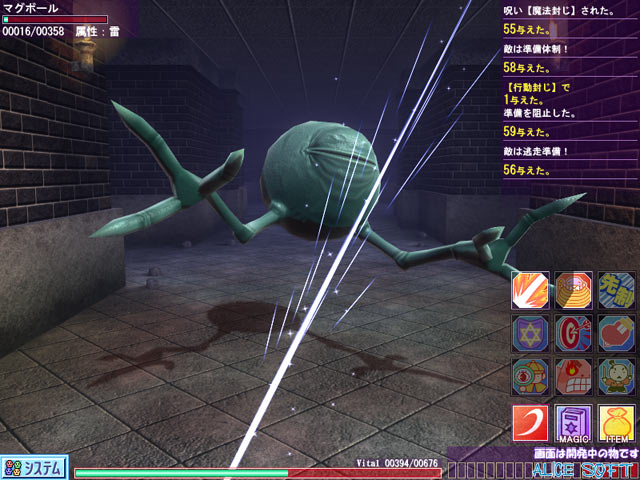The height and width of the screenshot is (480, 640).
Task: Select the yellow coiled spiral skill
Action: (x=574, y=289)
